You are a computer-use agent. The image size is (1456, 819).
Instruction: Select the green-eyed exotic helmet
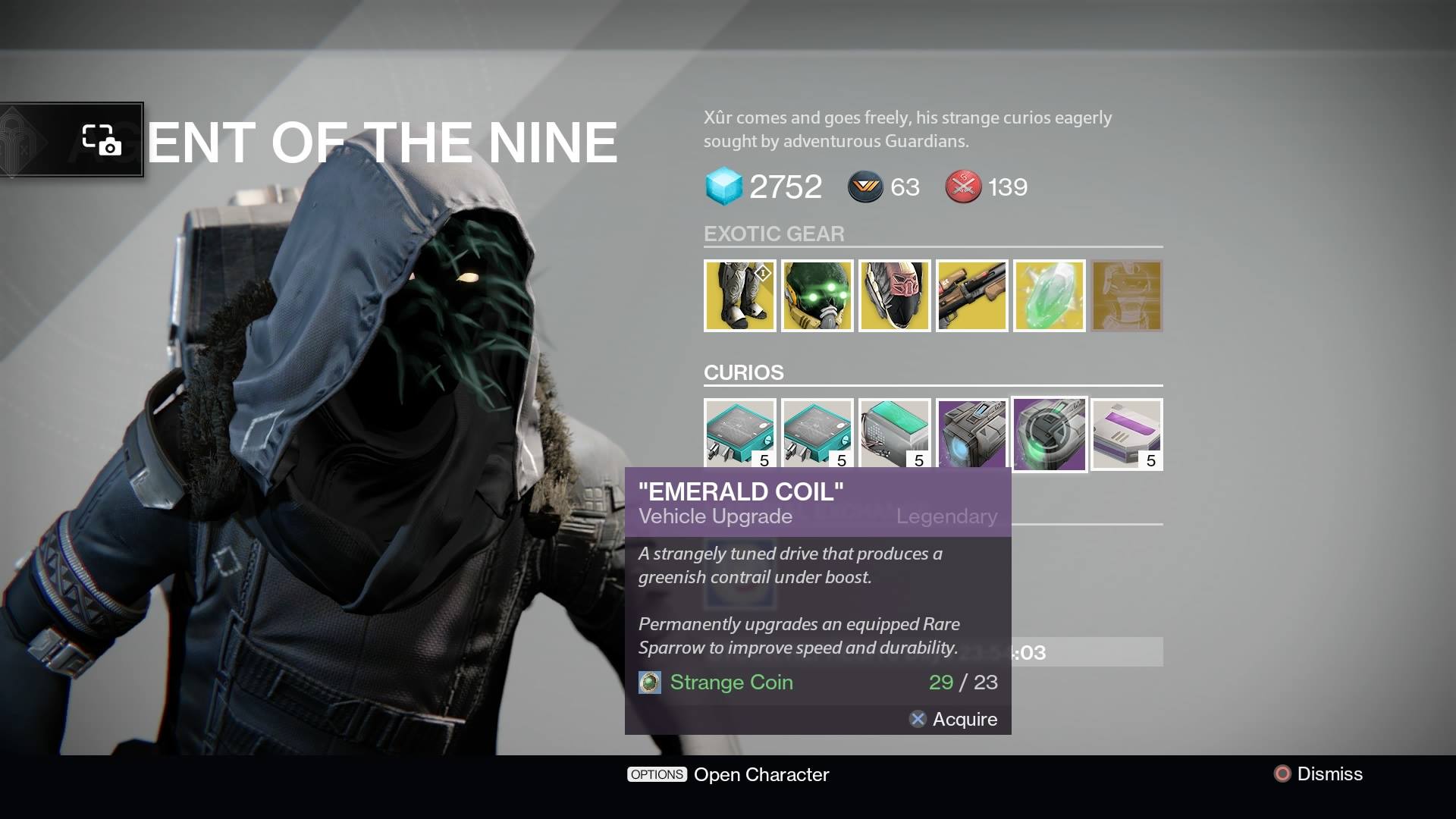click(x=818, y=296)
